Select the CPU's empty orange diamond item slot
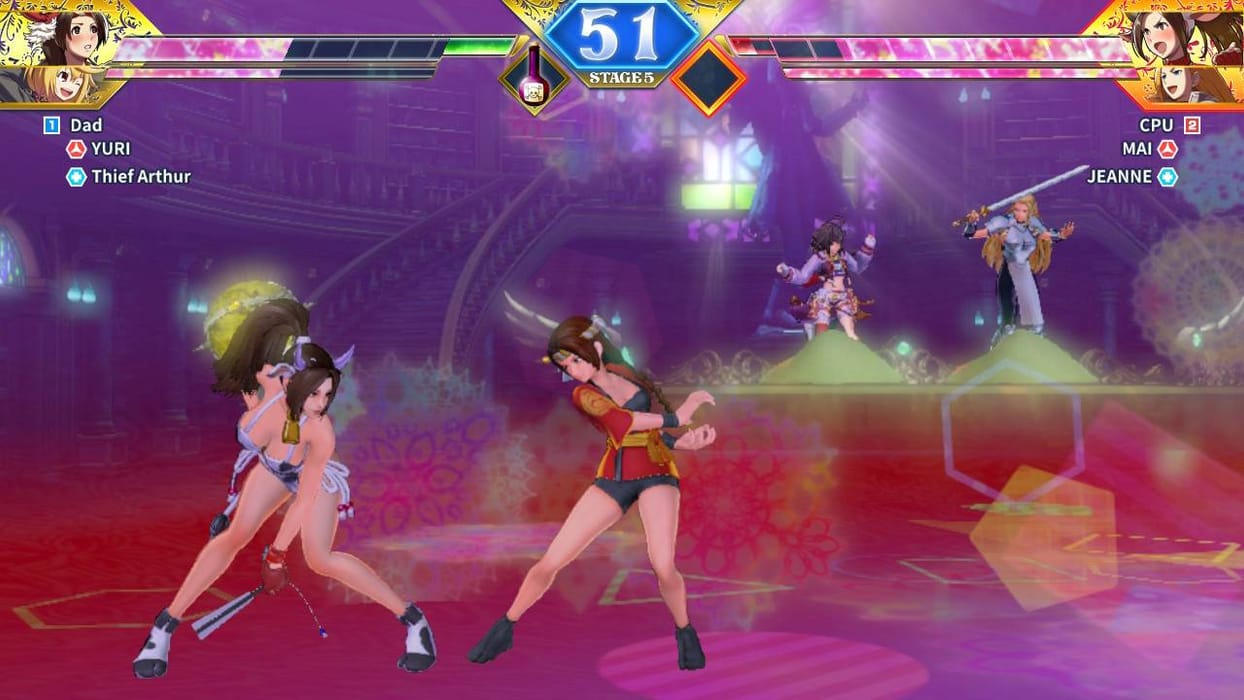This screenshot has height=700, width=1244. tap(708, 78)
